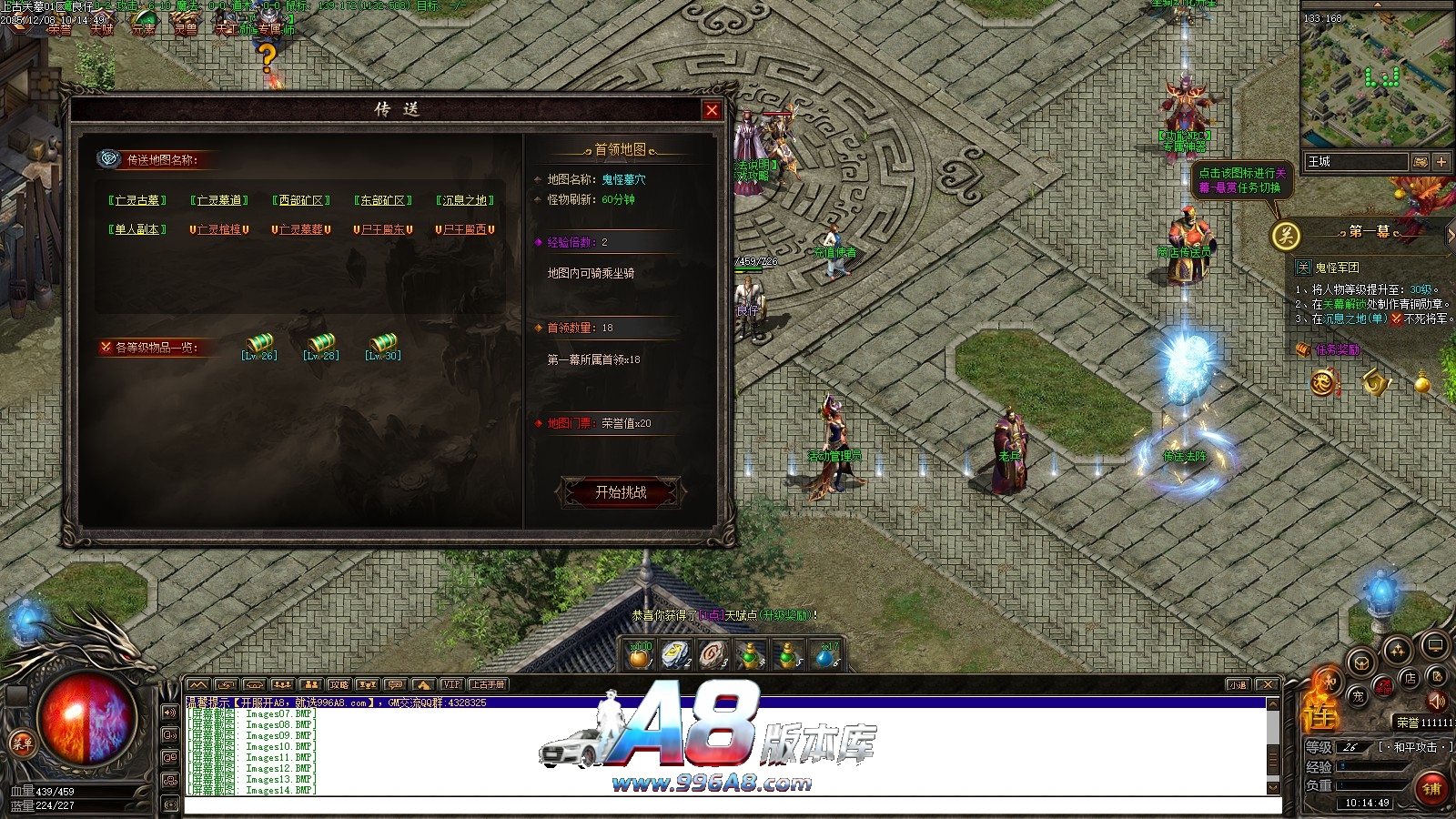Click the 小退 logout button
Viewport: 1456px width, 819px height.
point(1238,684)
